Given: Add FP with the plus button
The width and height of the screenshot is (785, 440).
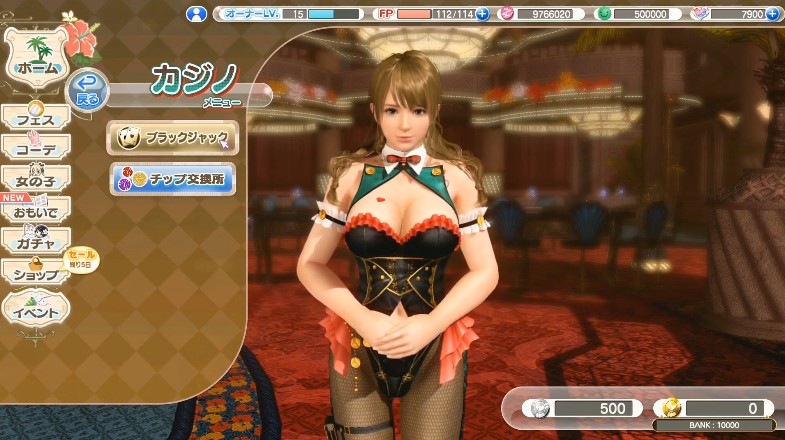Looking at the screenshot, I should (482, 14).
